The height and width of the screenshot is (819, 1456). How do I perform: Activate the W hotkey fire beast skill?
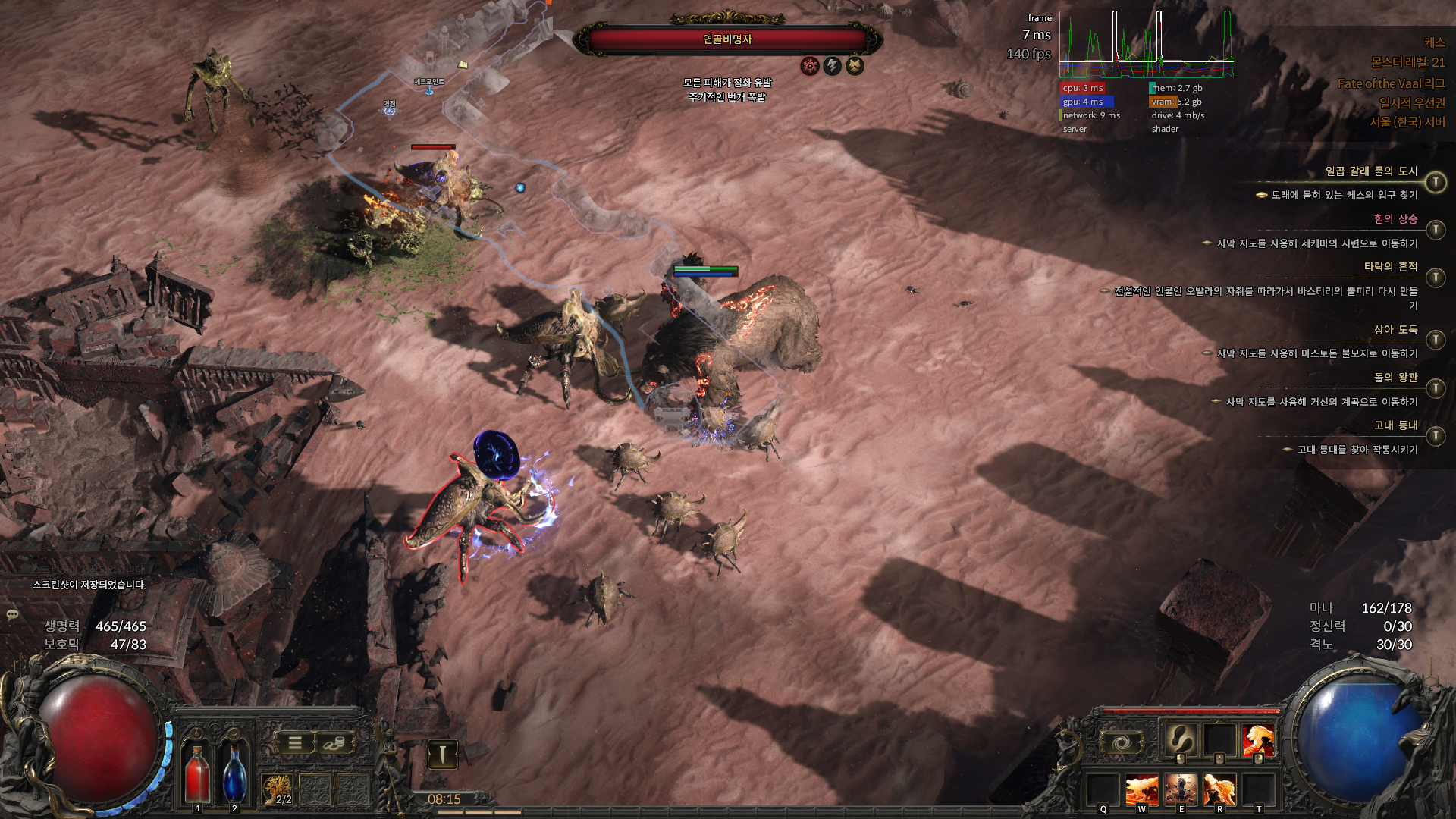pos(1141,789)
